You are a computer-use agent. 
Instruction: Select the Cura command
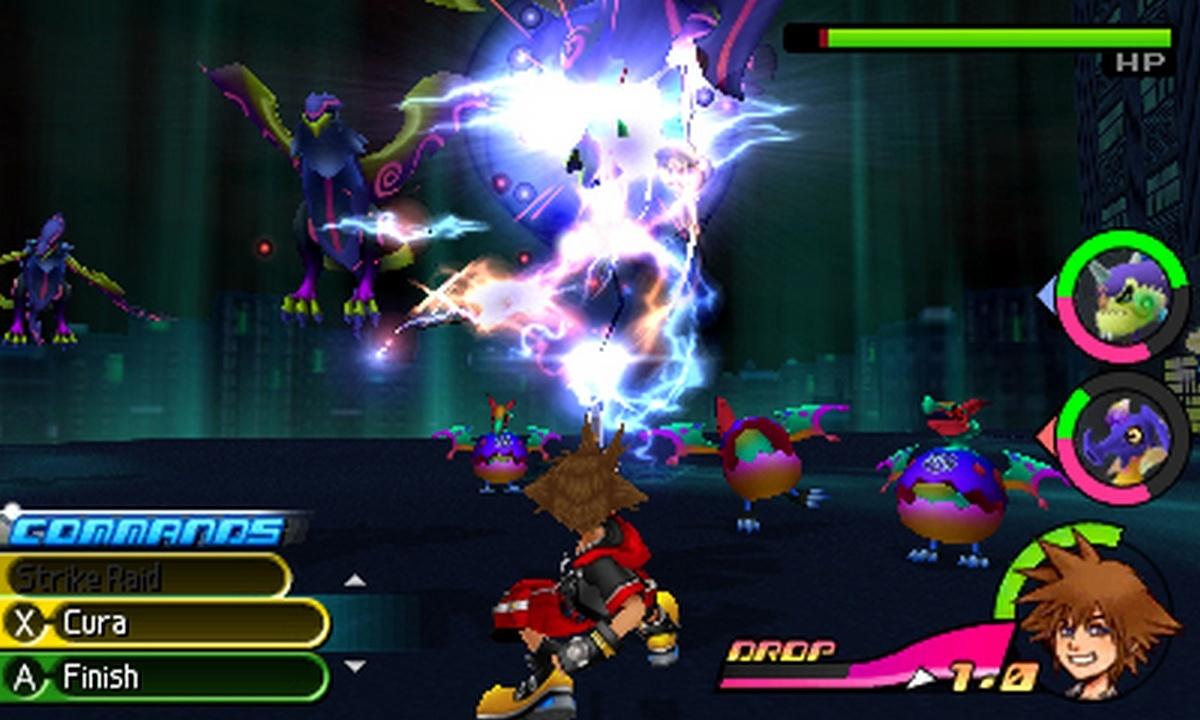tap(165, 624)
